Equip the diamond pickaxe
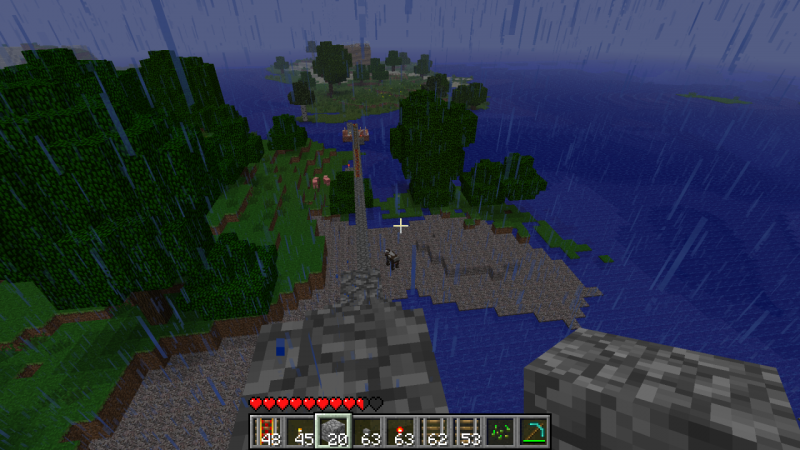The width and height of the screenshot is (800, 450). click(x=533, y=431)
